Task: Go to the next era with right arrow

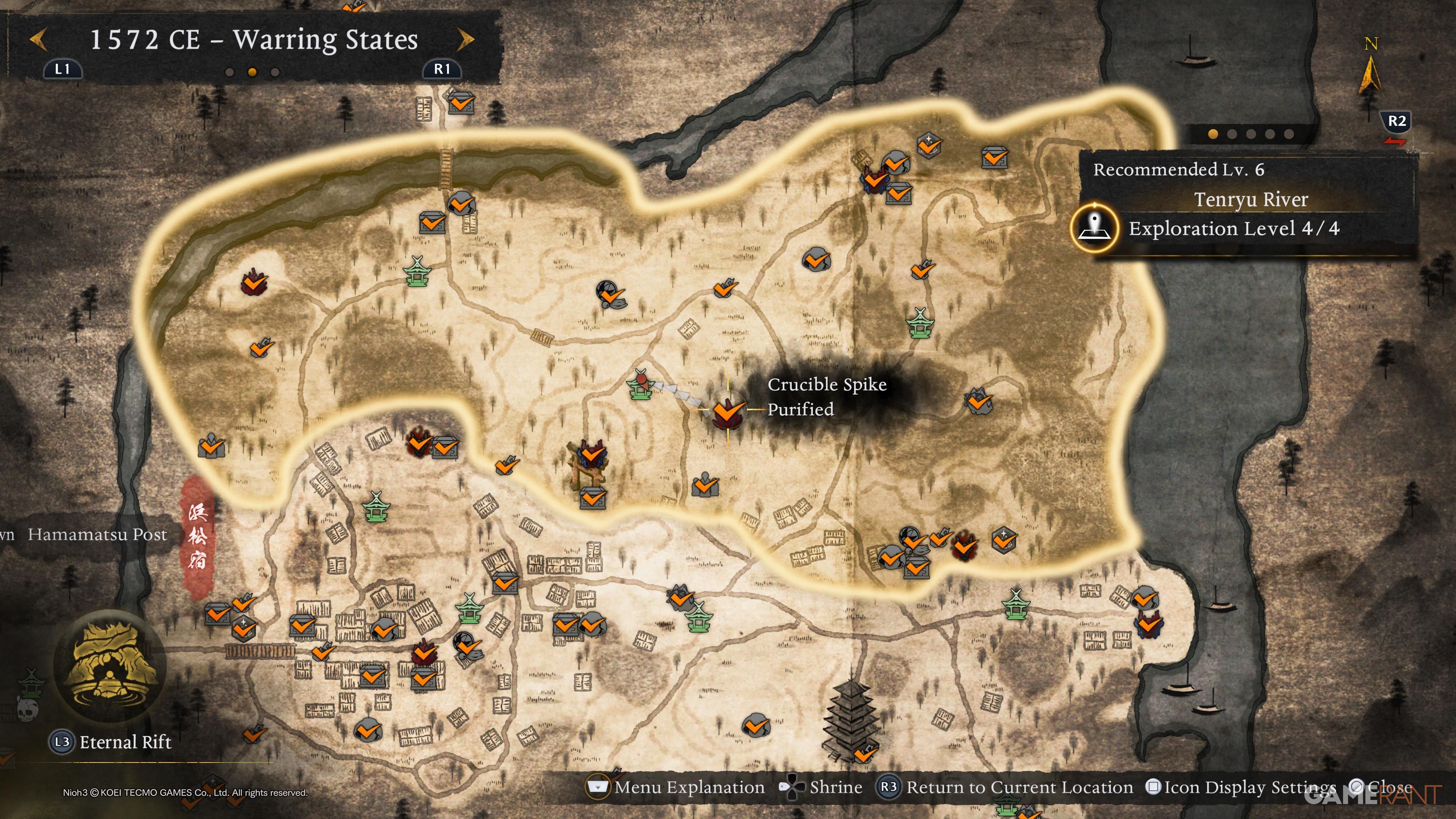Action: pos(465,39)
